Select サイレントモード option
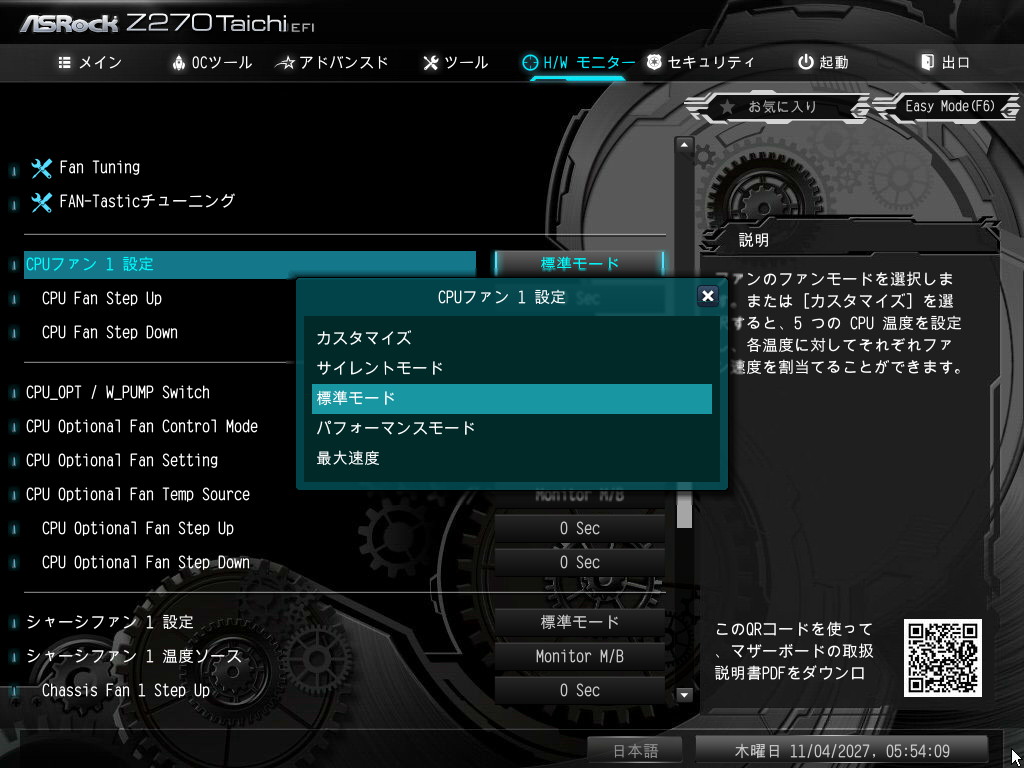 coord(380,368)
